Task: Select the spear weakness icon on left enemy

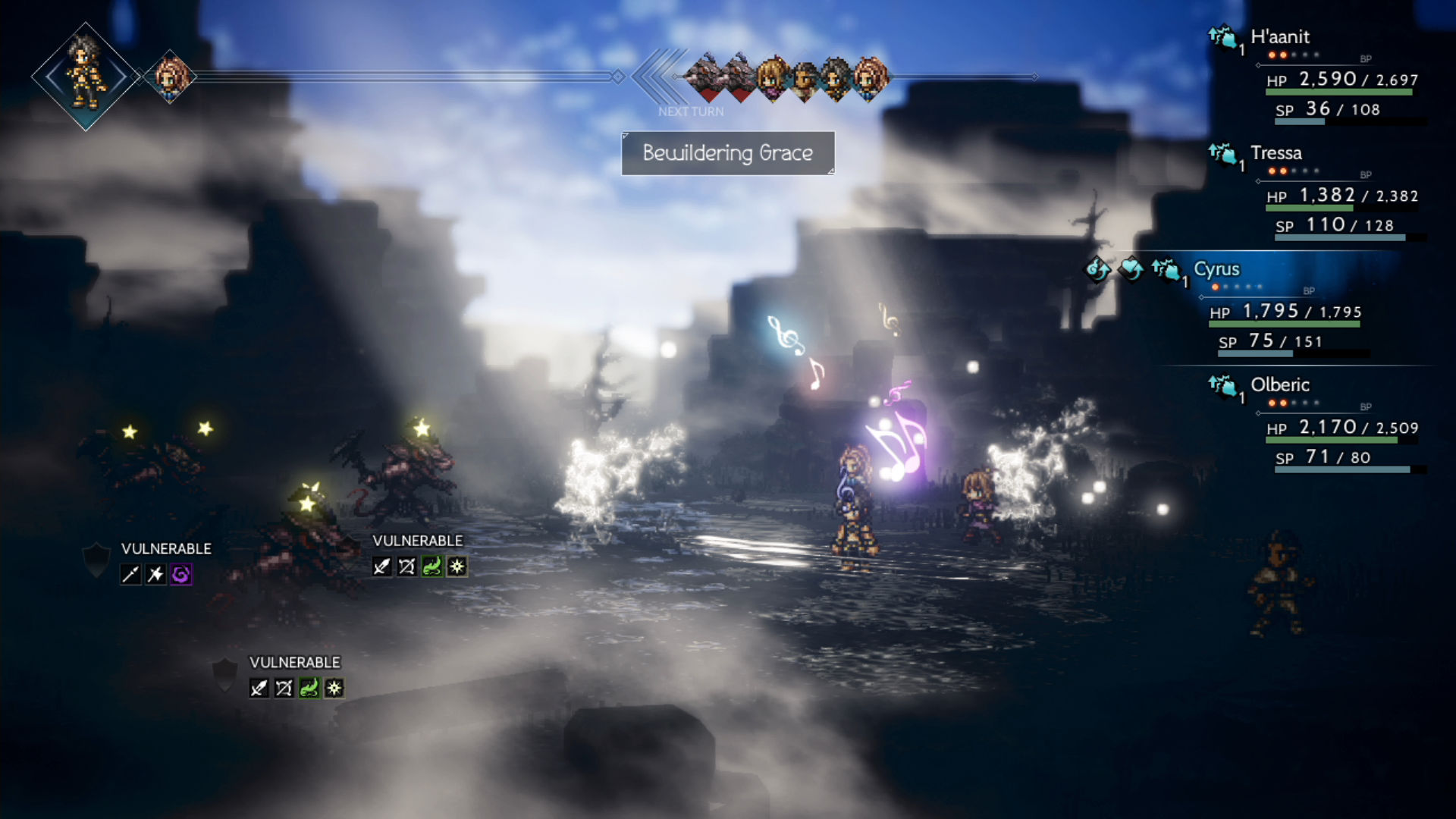Action: tap(130, 574)
